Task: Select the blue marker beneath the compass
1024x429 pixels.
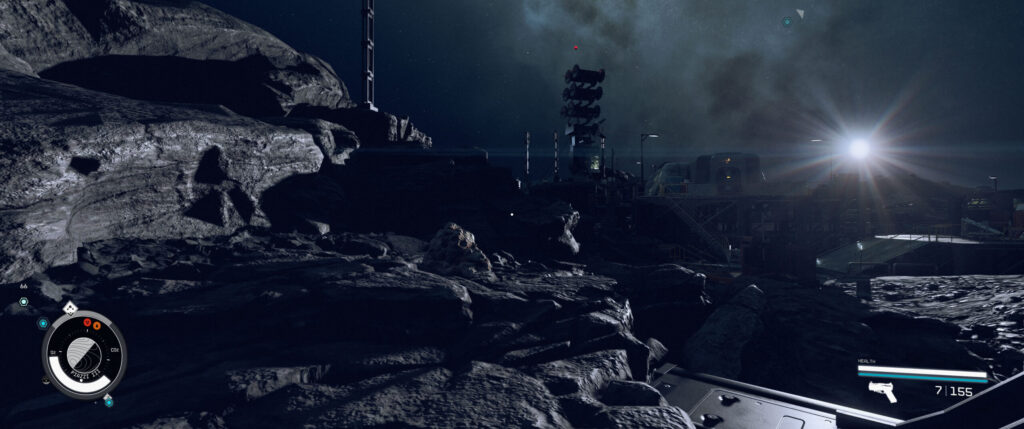Action: [108, 401]
